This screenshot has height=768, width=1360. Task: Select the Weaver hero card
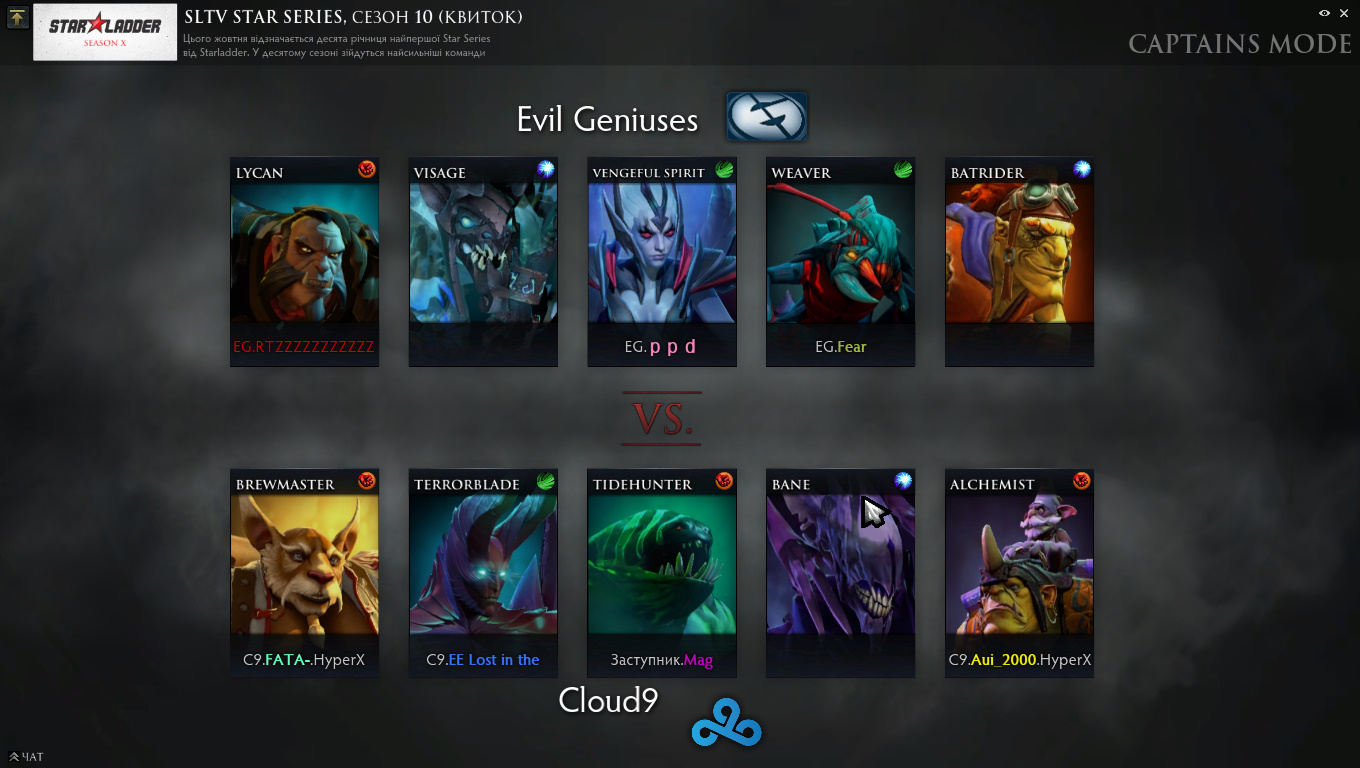(840, 262)
